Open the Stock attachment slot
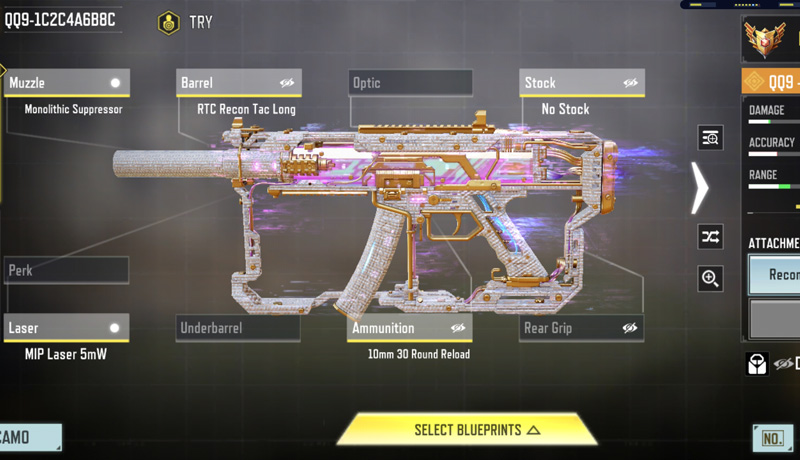 coord(570,83)
